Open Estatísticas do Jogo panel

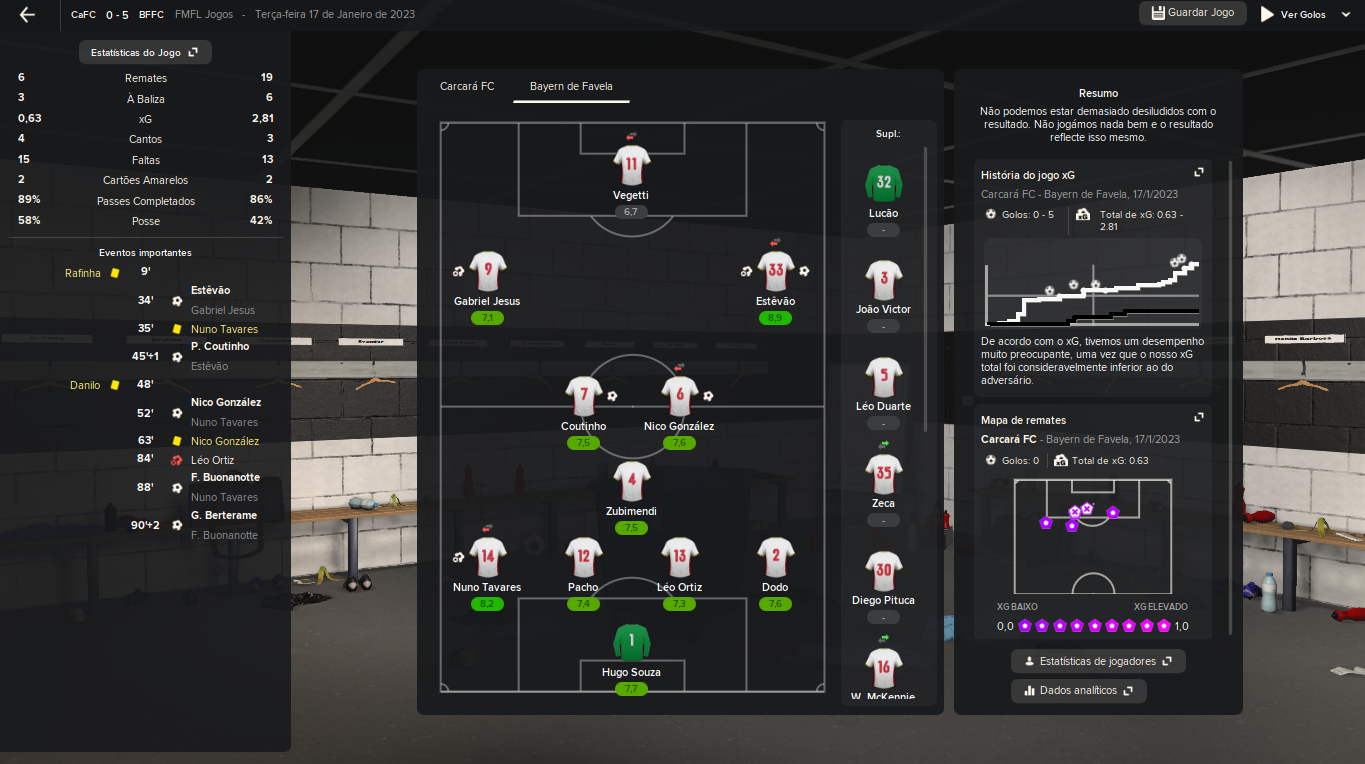(x=145, y=52)
